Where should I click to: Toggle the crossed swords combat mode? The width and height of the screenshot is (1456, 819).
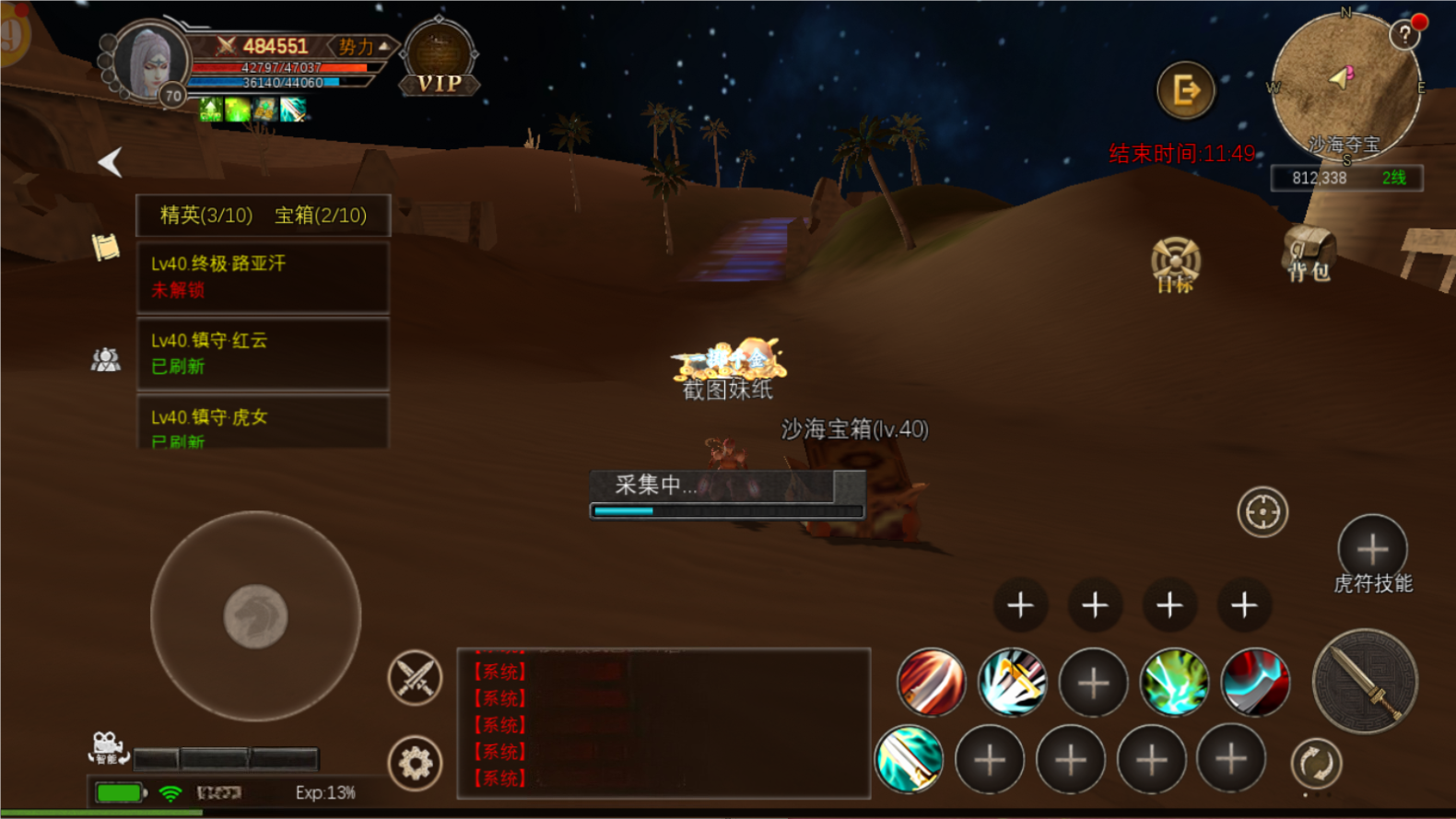415,678
